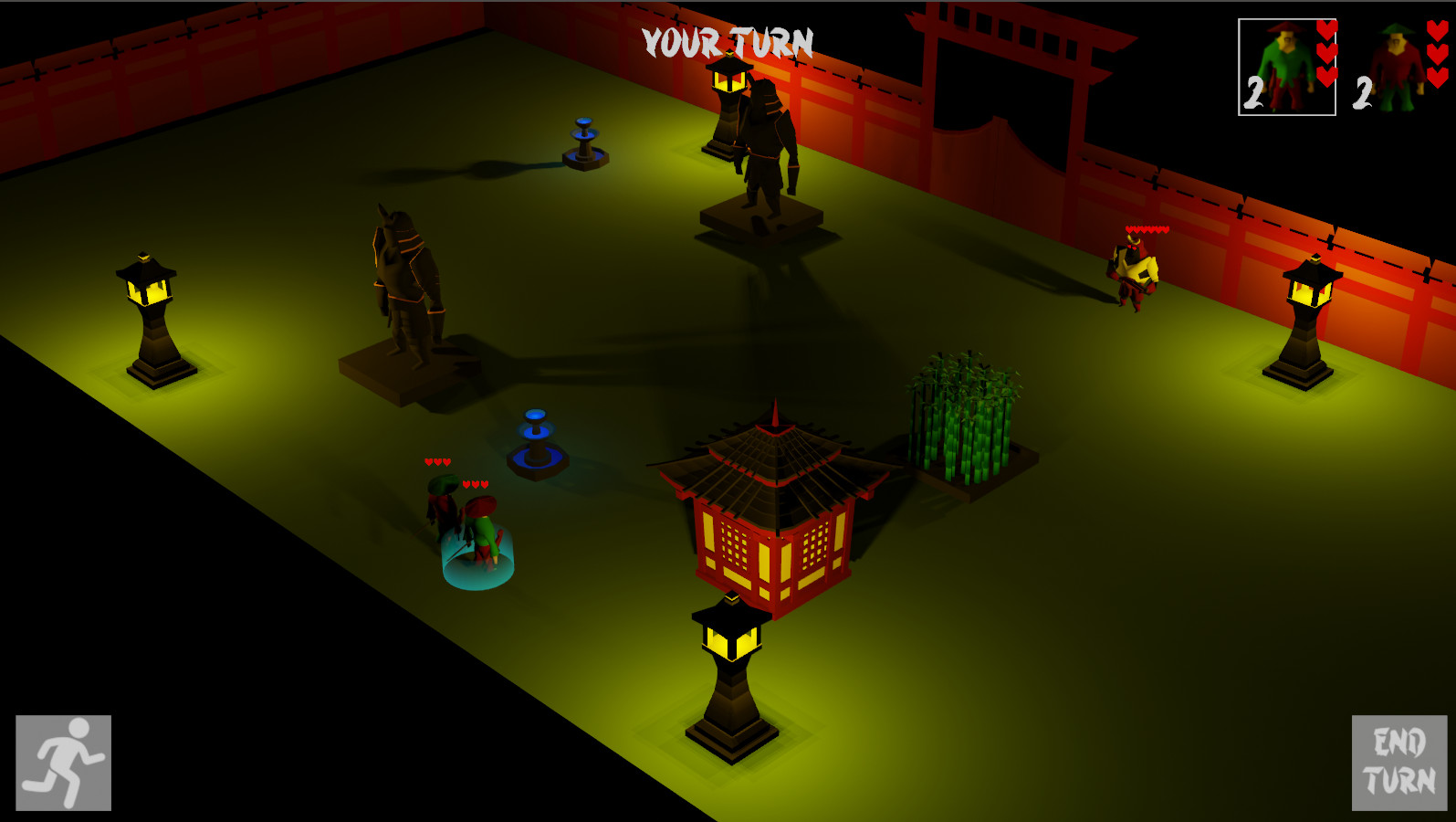This screenshot has width=1456, height=822.
Task: Select the green samurai portrait in the top right
Action: [x=1287, y=62]
